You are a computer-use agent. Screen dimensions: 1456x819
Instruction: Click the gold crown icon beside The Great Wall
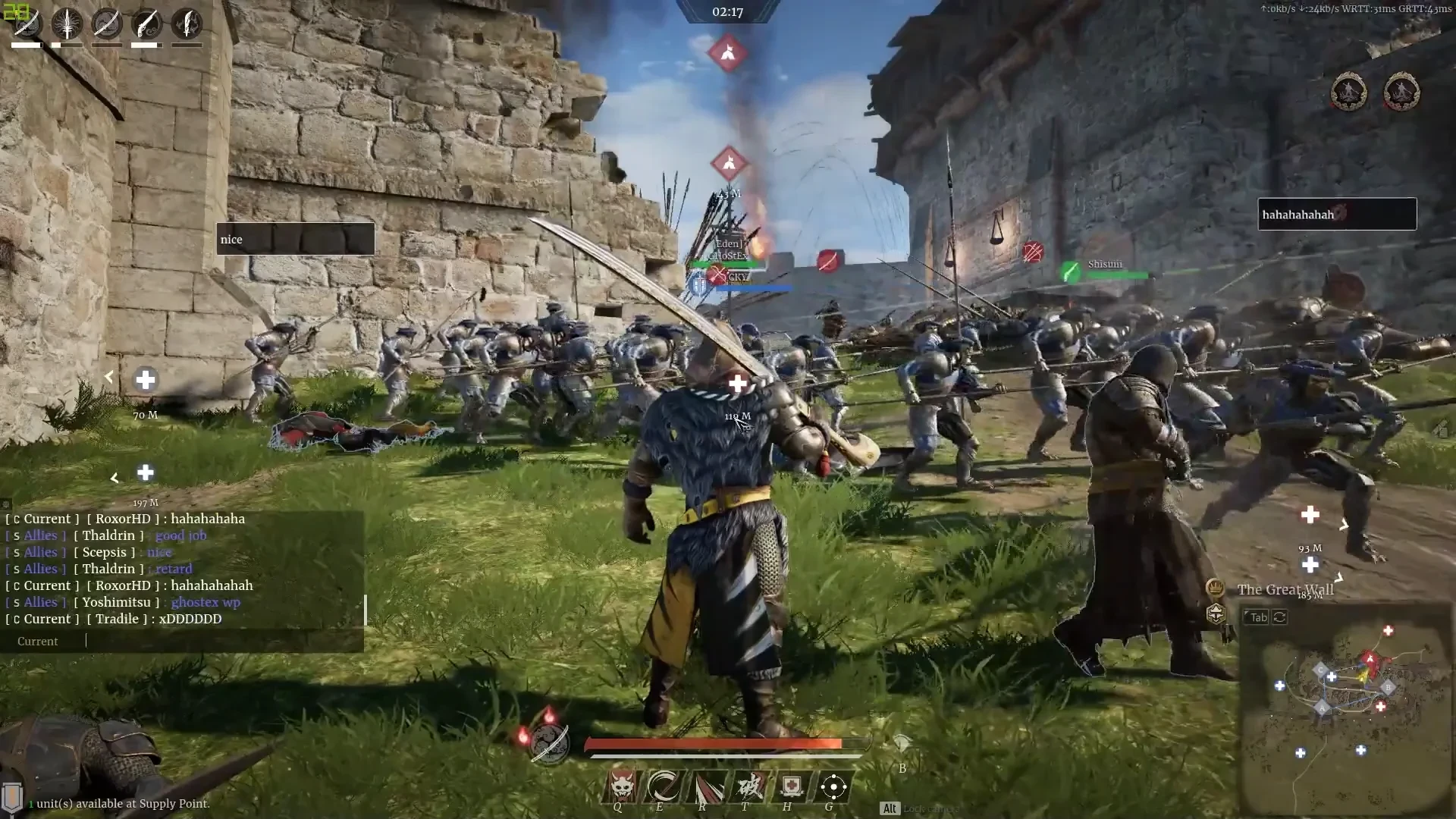click(1215, 588)
